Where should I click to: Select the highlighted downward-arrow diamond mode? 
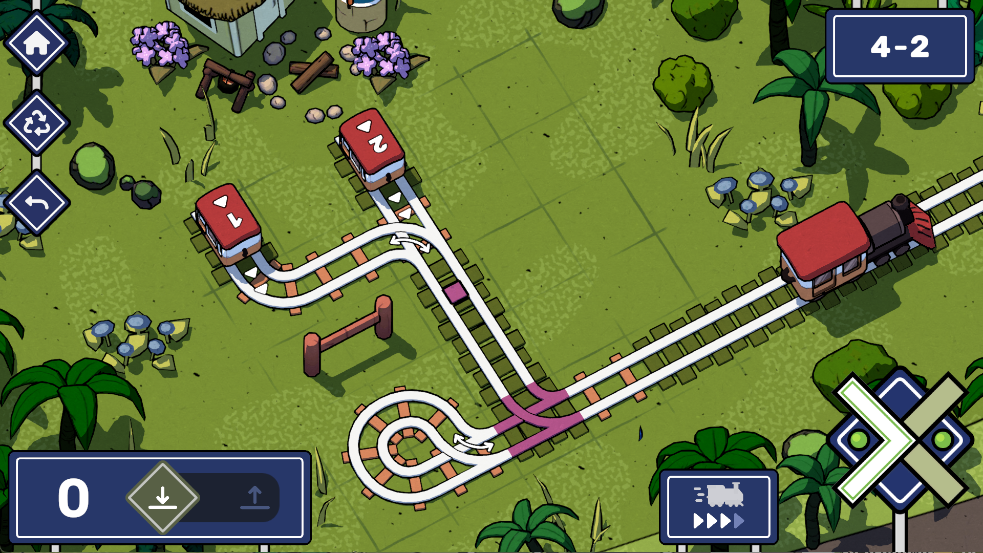162,497
